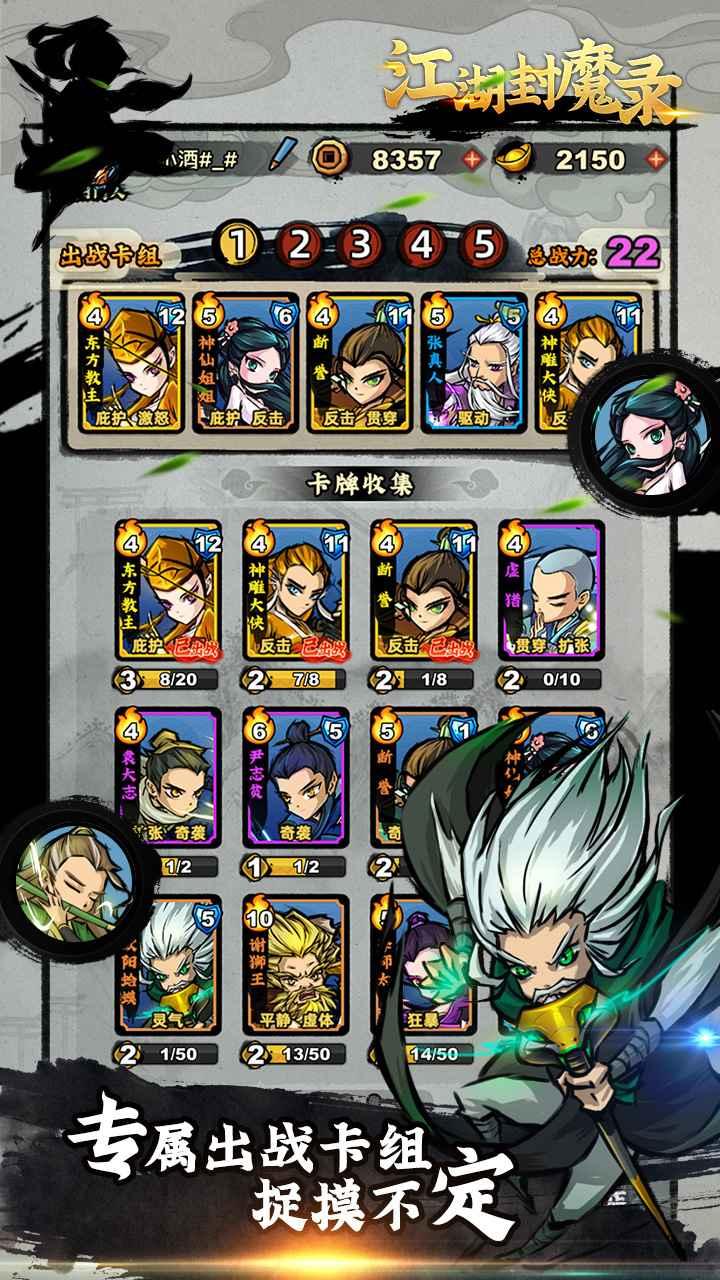The height and width of the screenshot is (1280, 720).
Task: Add more copper coins with plus button
Action: 471,159
